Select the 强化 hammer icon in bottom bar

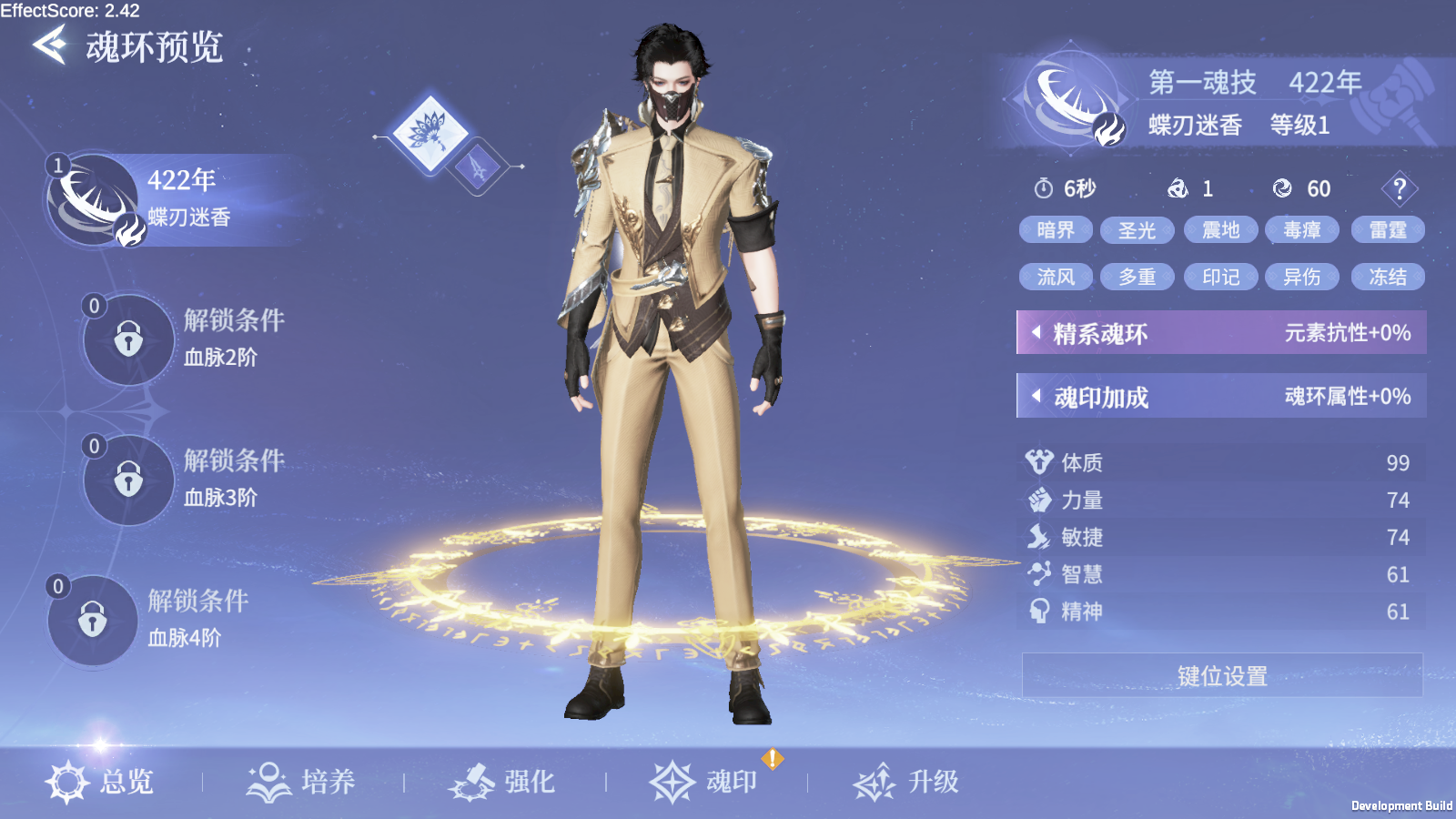click(472, 779)
